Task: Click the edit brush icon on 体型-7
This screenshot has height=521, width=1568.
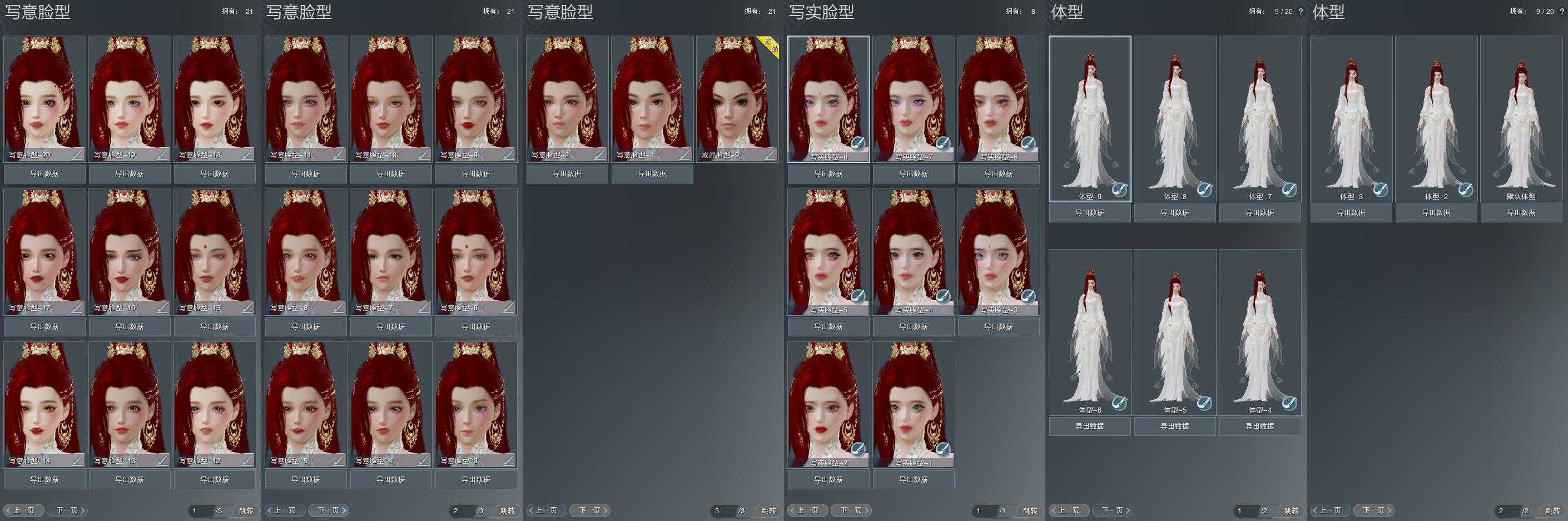Action: click(x=1289, y=190)
